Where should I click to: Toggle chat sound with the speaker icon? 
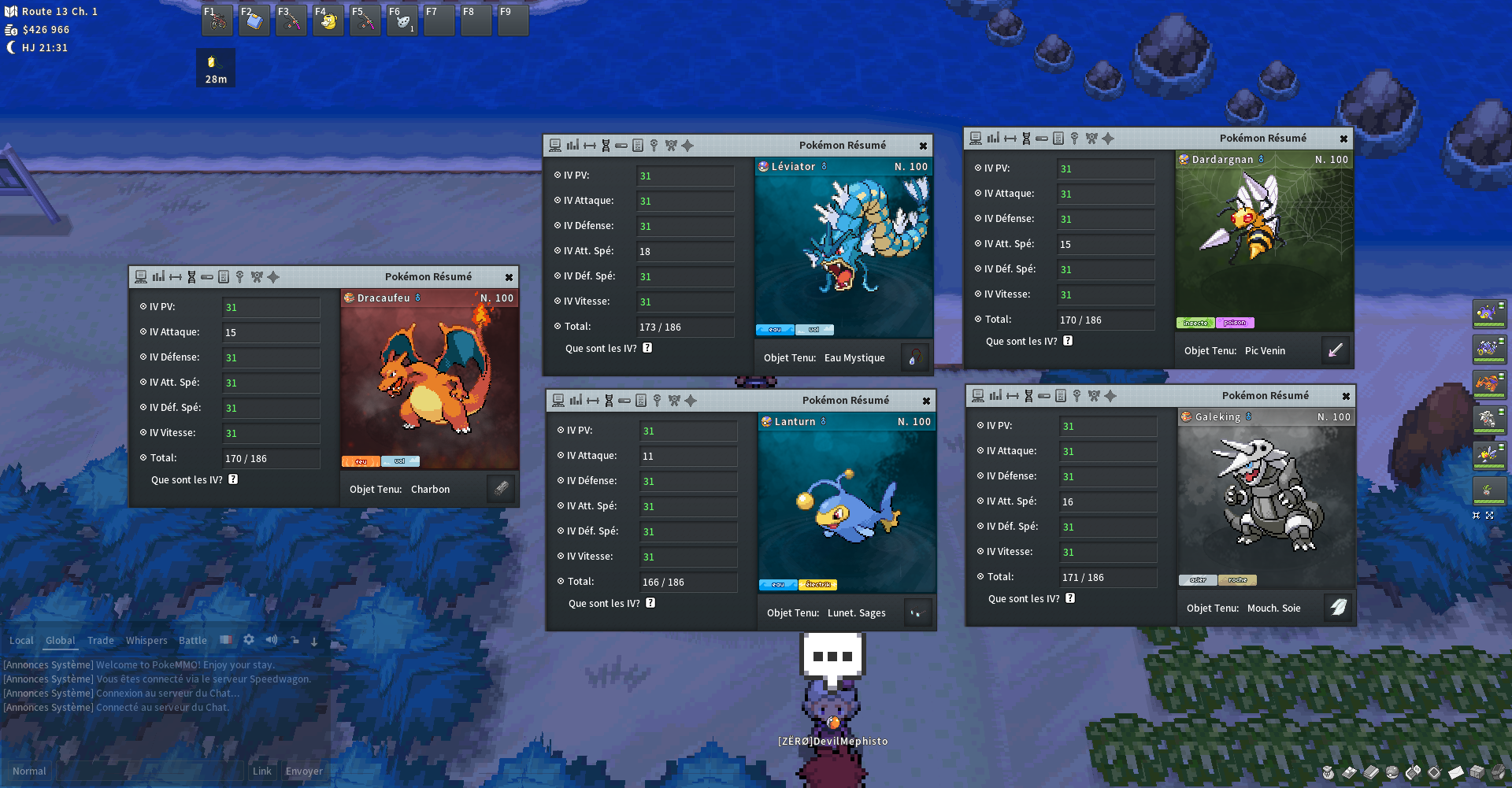click(272, 640)
